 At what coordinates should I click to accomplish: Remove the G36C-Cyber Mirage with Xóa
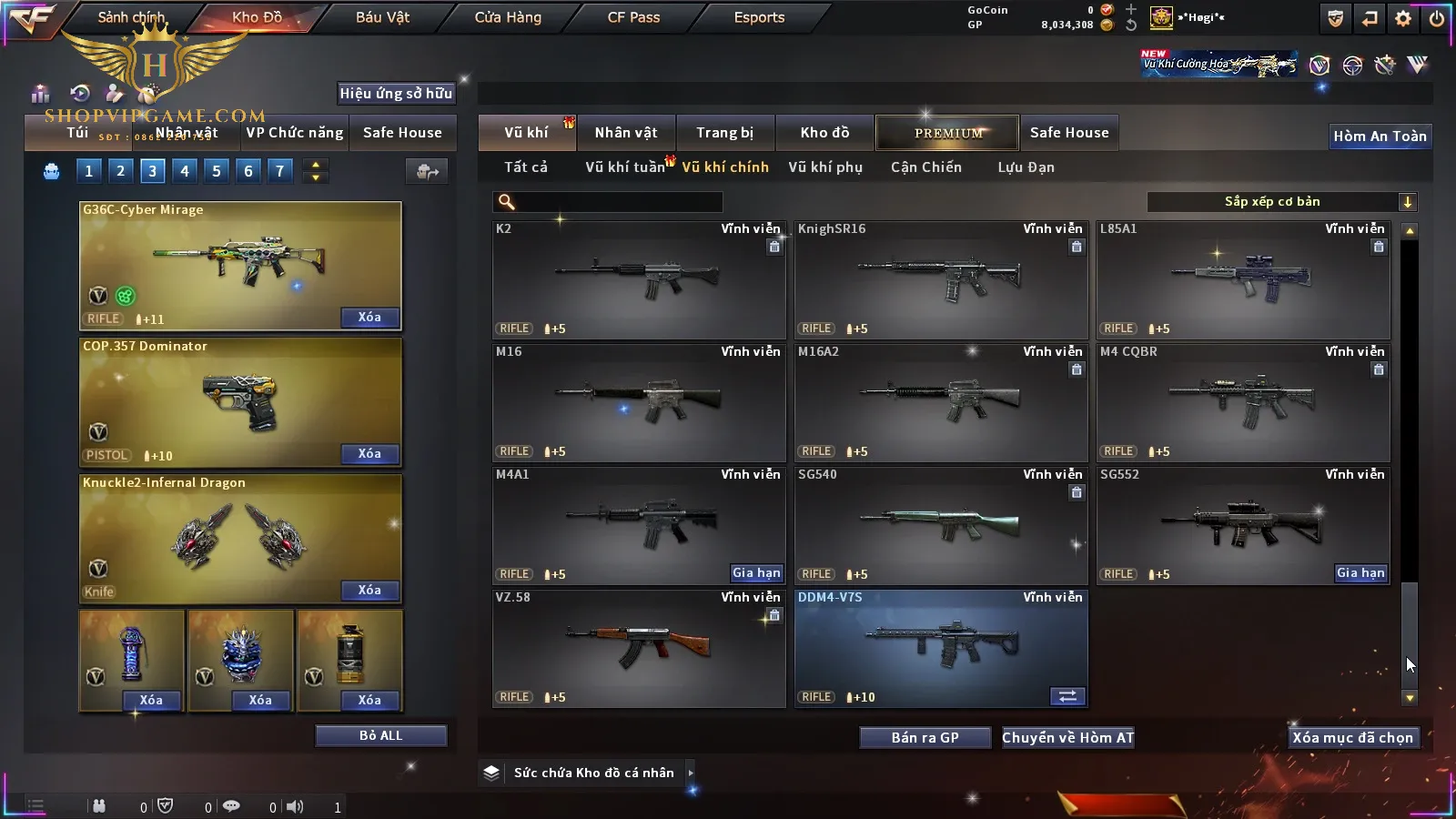coord(369,318)
